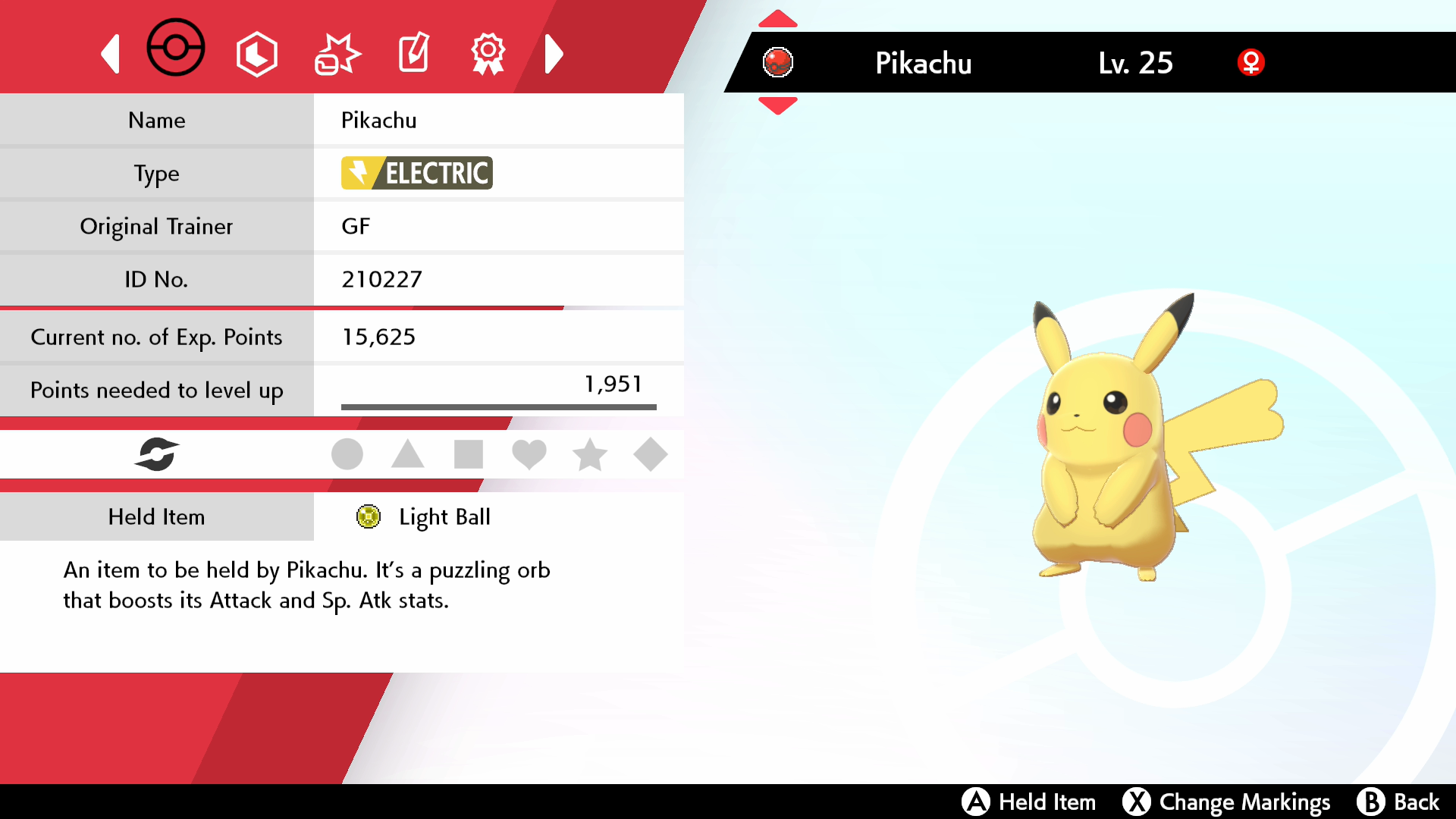Viewport: 1456px width, 819px height.
Task: Select the memo notes tab icon
Action: [x=413, y=52]
